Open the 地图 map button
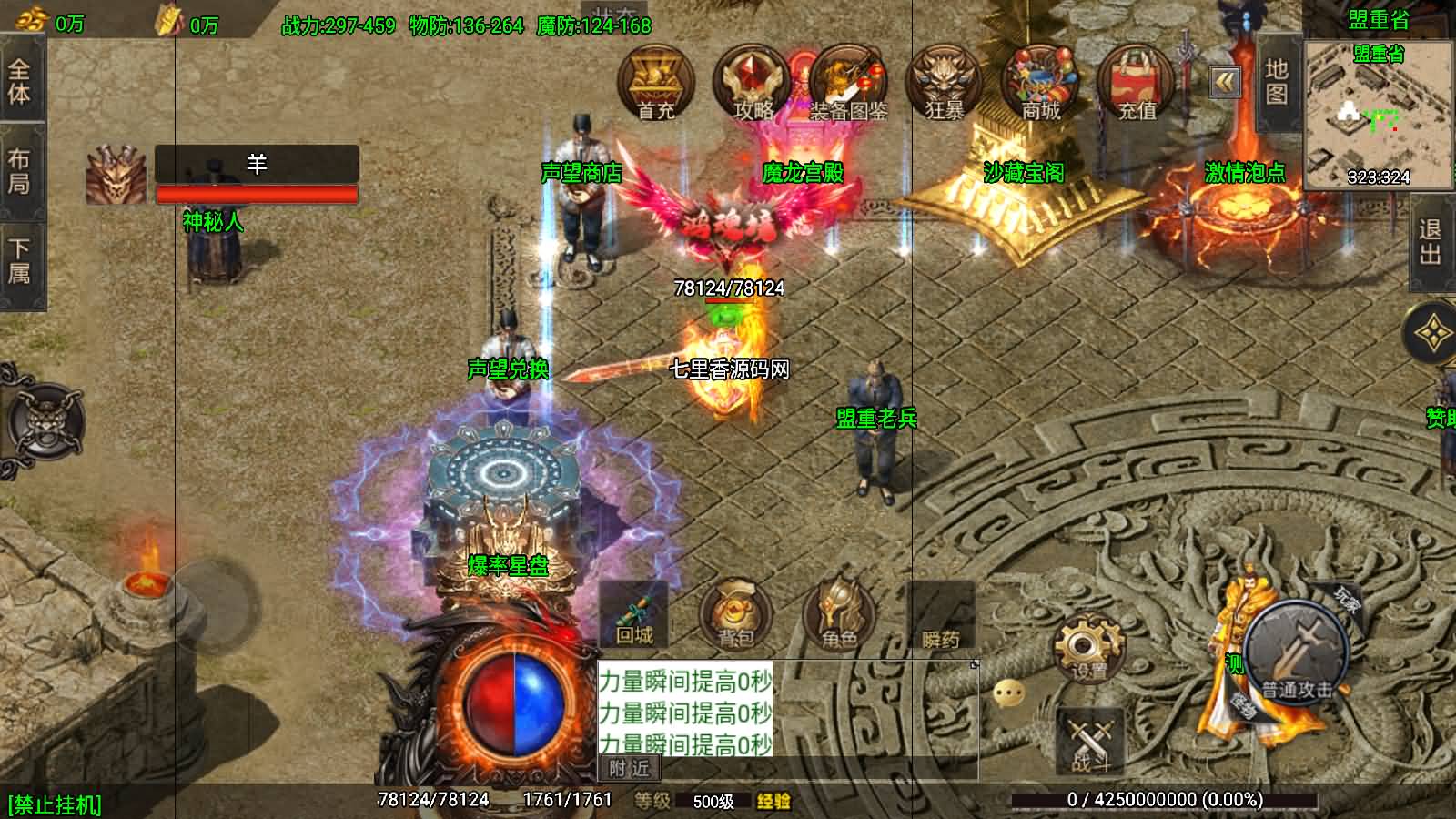 click(1277, 82)
